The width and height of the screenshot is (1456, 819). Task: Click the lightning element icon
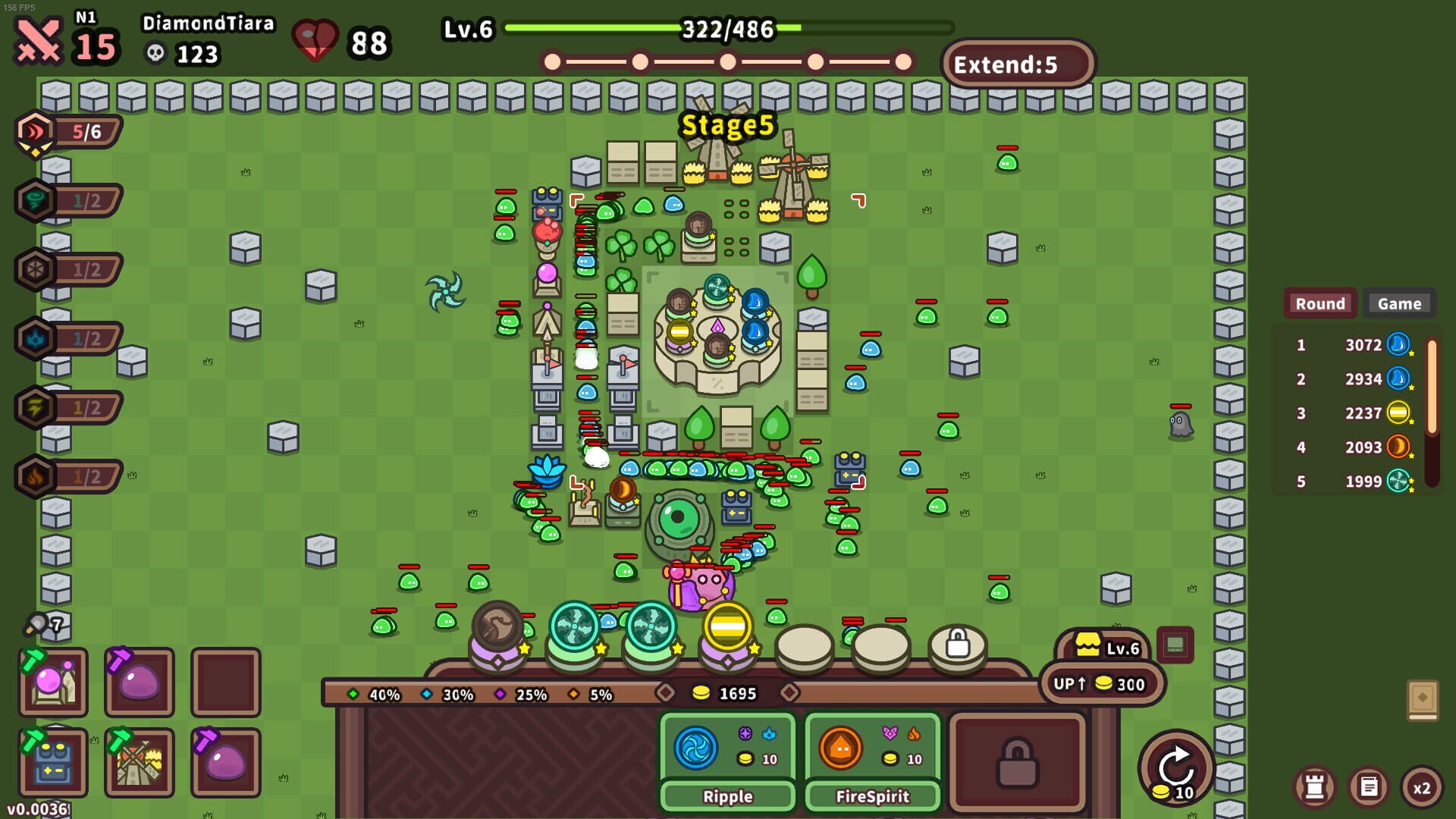click(x=34, y=407)
